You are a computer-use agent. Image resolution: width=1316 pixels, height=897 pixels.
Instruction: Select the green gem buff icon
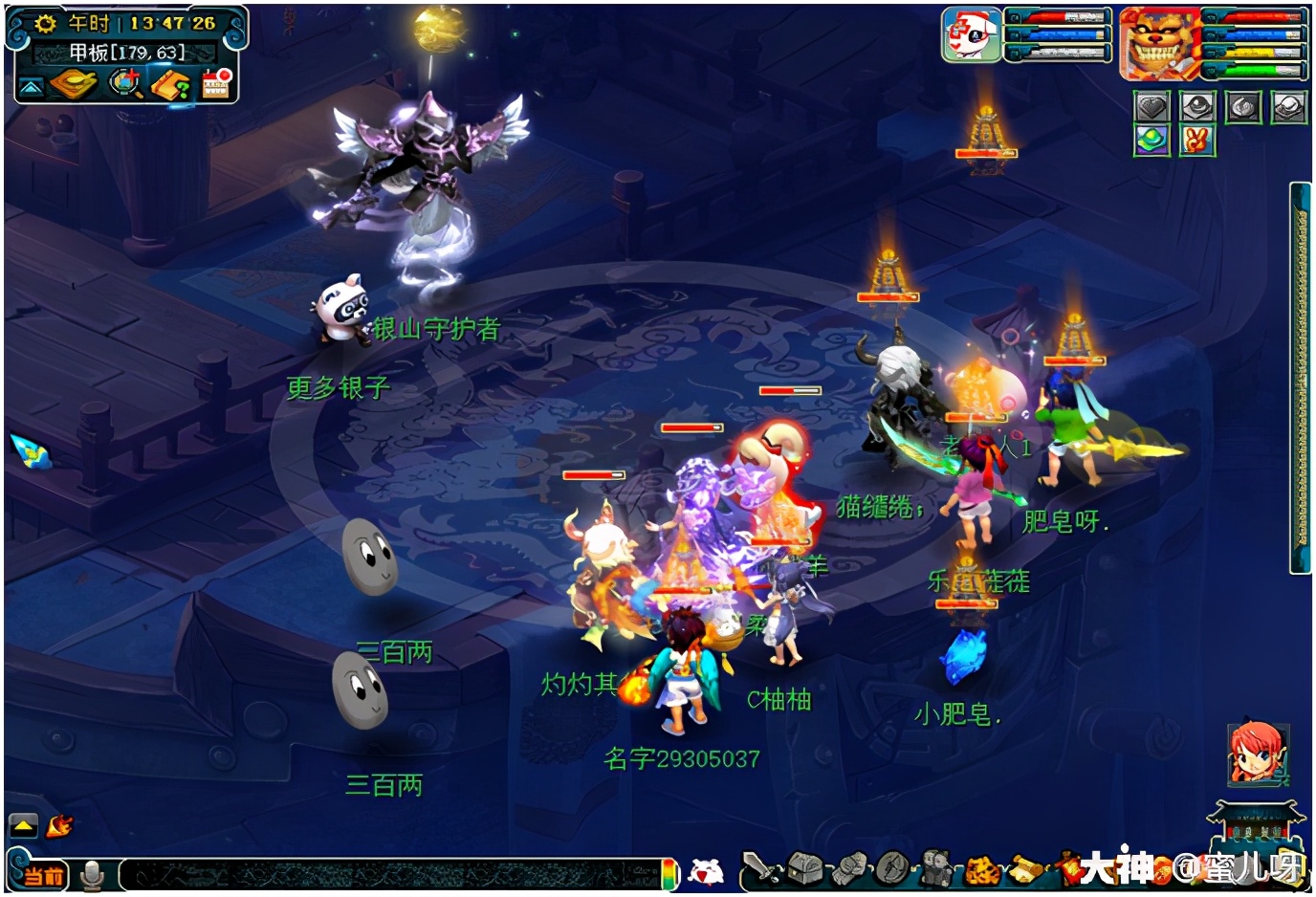pos(1152,141)
